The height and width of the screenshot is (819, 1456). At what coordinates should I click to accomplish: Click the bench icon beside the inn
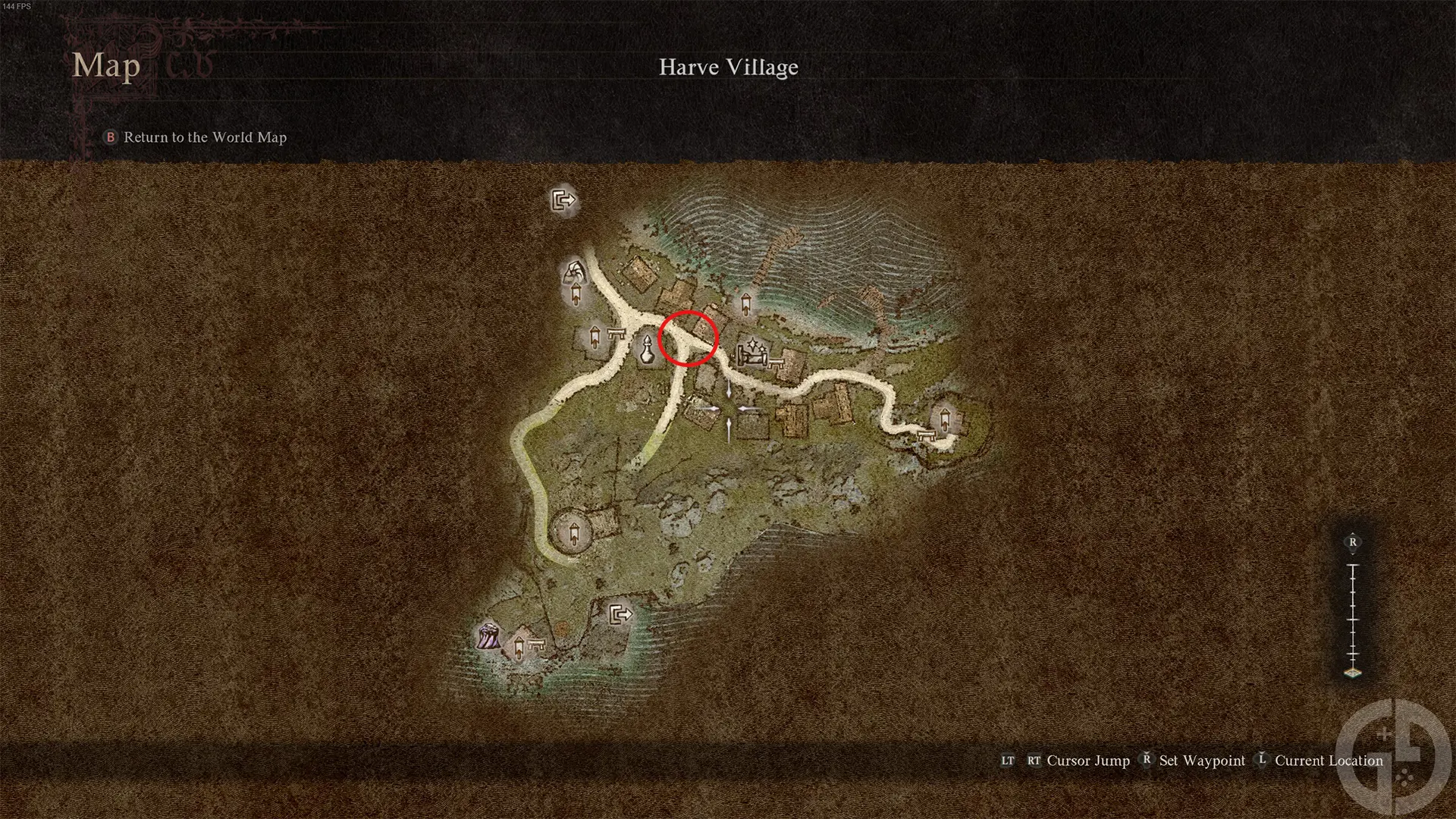(x=776, y=362)
